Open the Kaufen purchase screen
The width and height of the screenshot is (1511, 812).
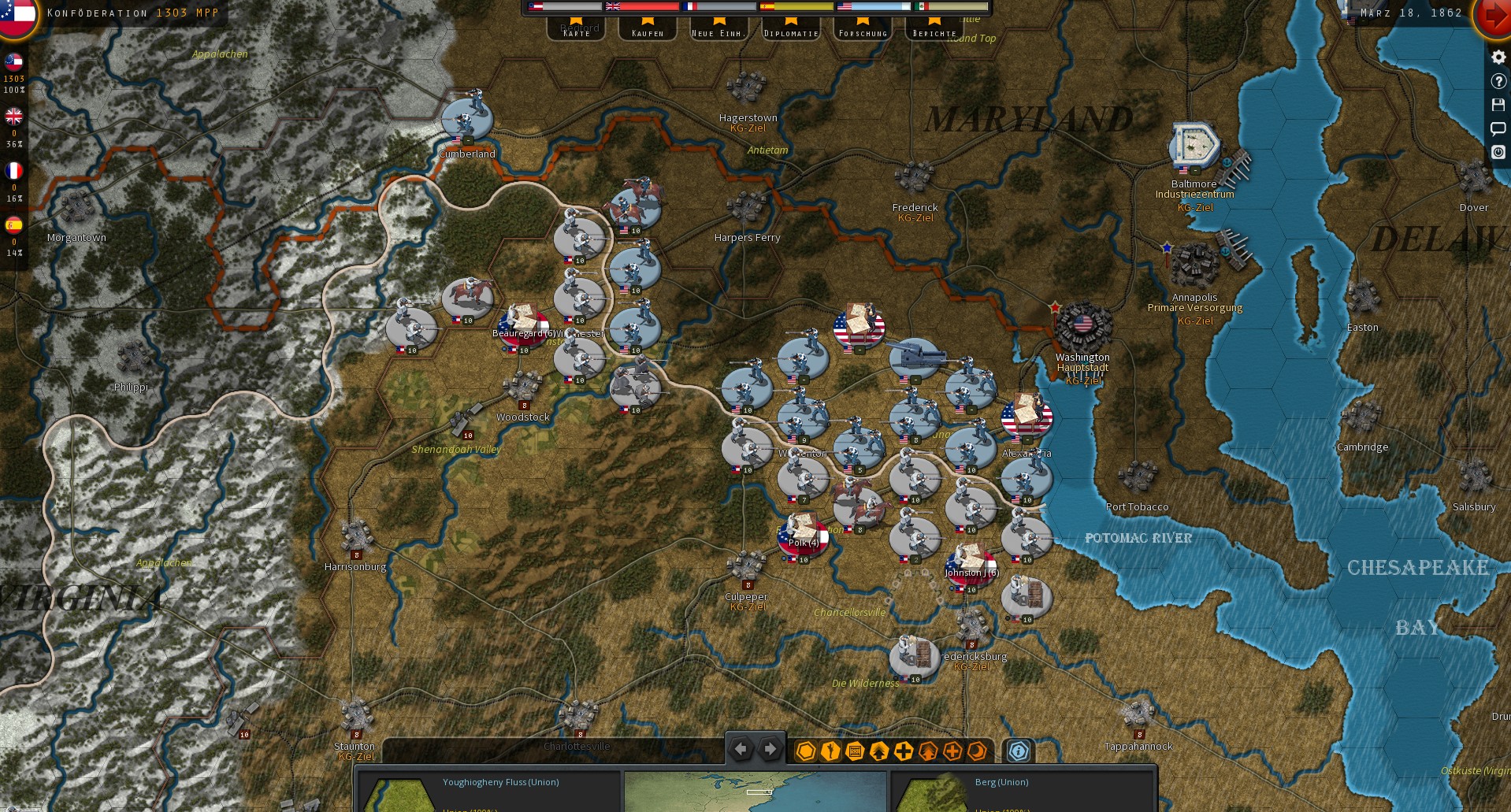(x=647, y=33)
